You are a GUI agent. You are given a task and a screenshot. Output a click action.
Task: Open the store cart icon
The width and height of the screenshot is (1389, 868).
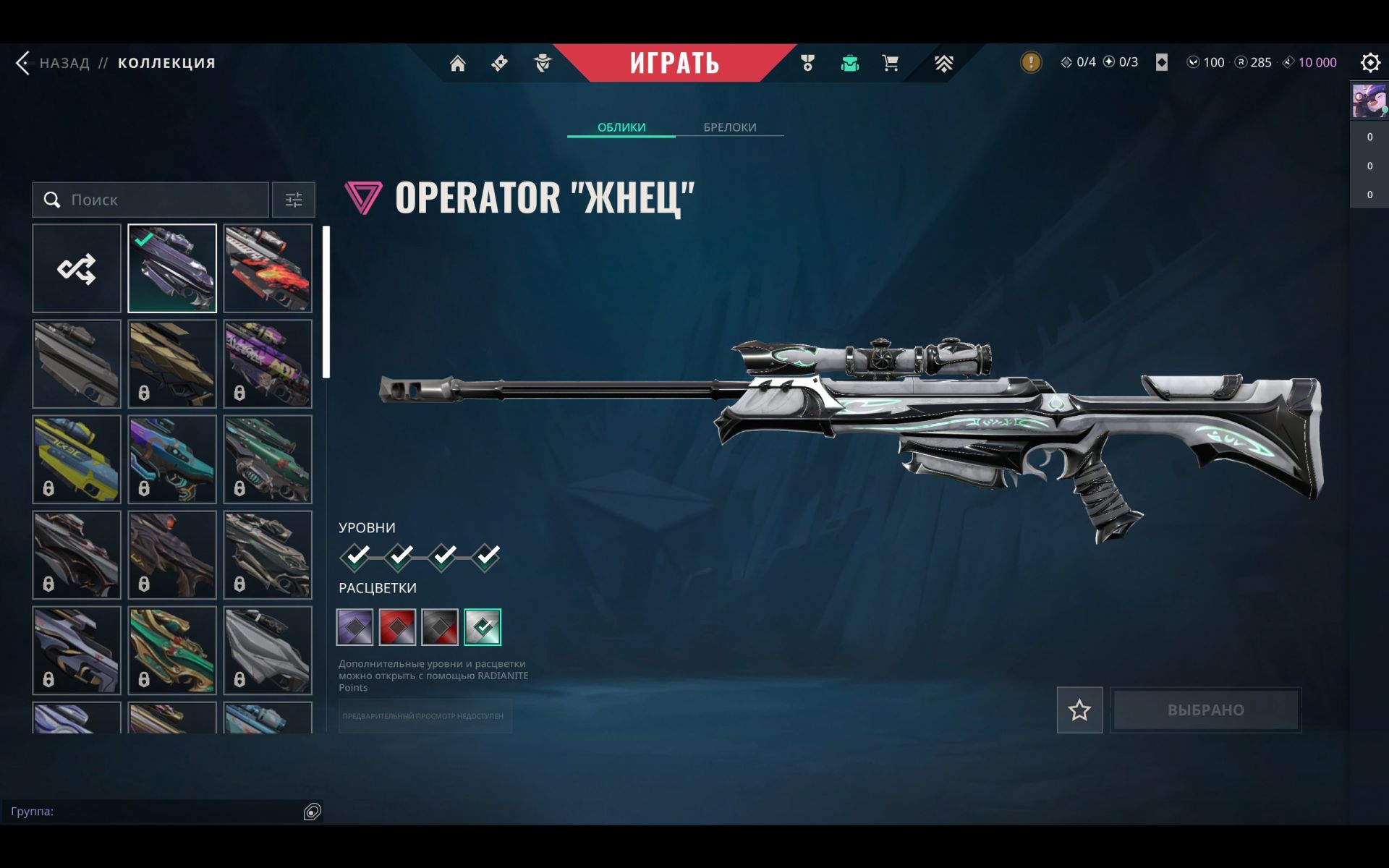click(891, 64)
